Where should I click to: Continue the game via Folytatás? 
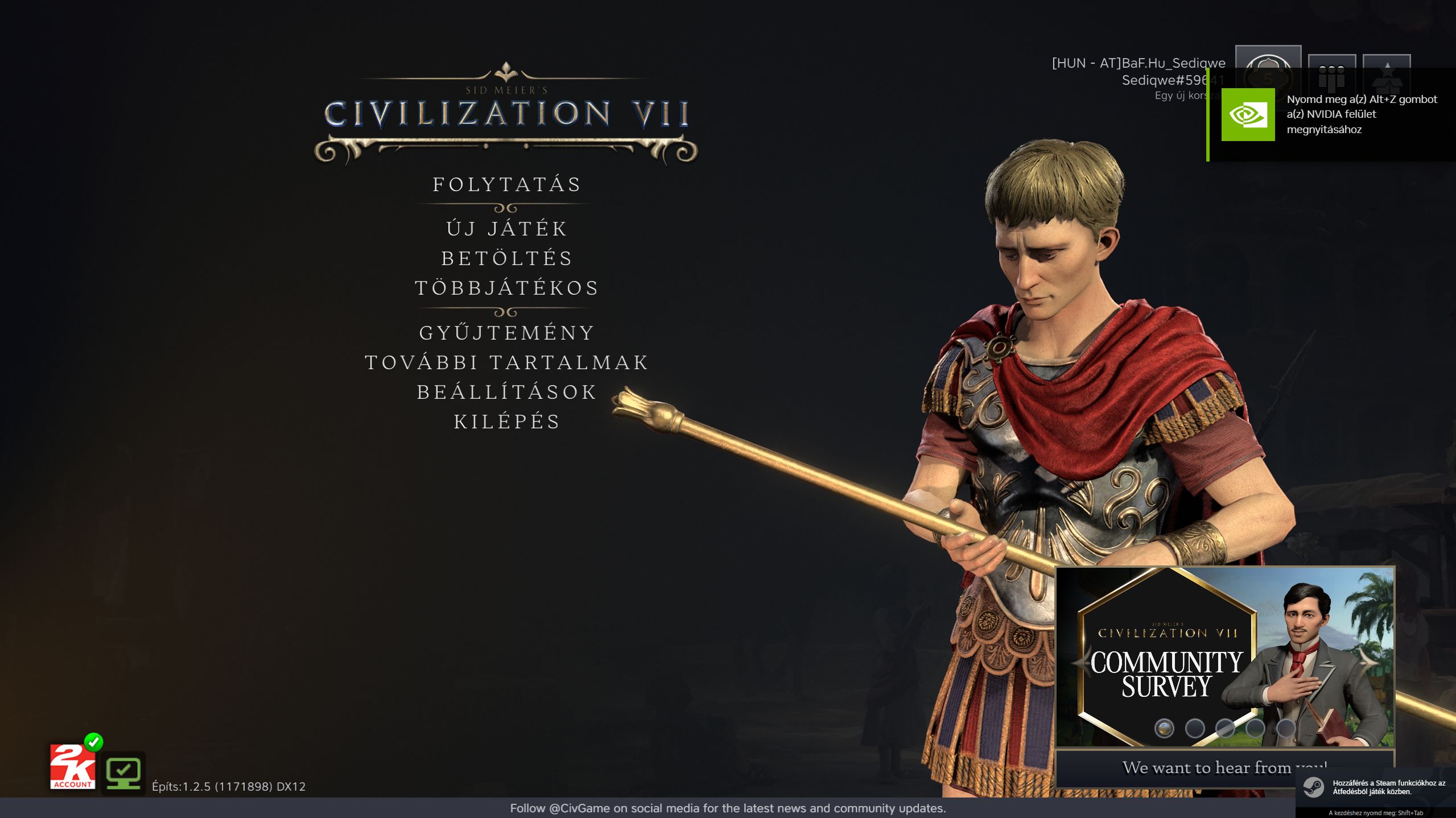(x=506, y=185)
